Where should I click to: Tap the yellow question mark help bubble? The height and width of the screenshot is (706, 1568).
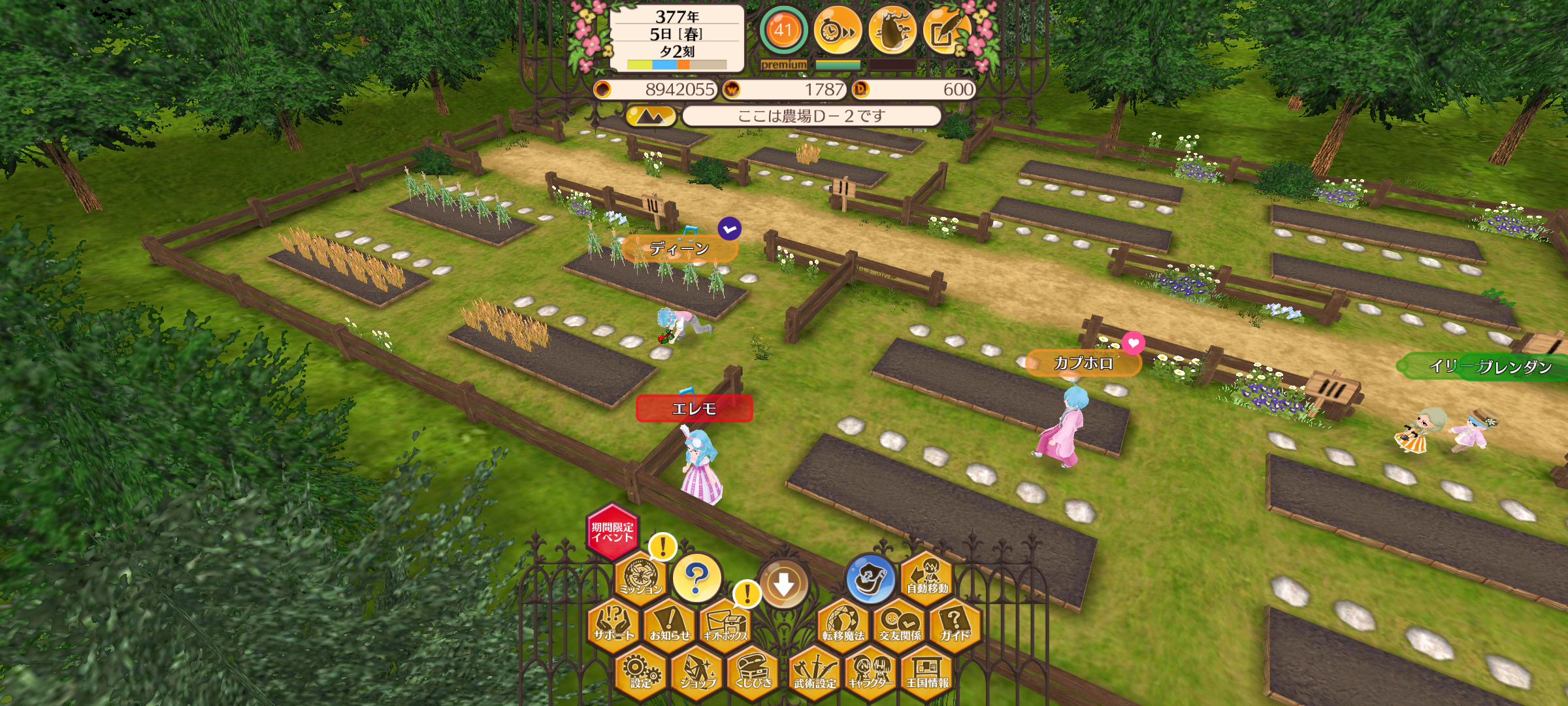coord(697,577)
